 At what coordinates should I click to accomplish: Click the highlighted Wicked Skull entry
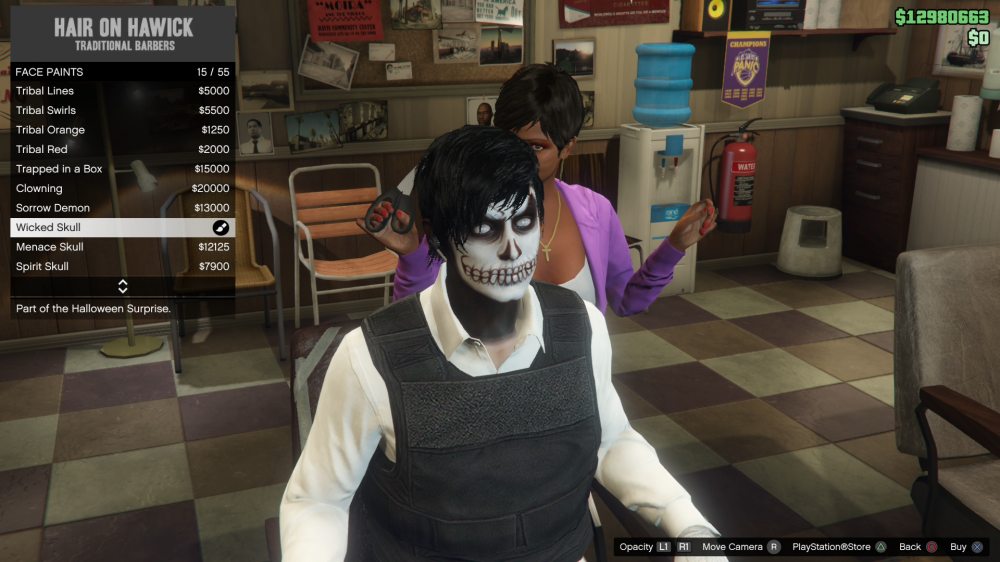122,227
